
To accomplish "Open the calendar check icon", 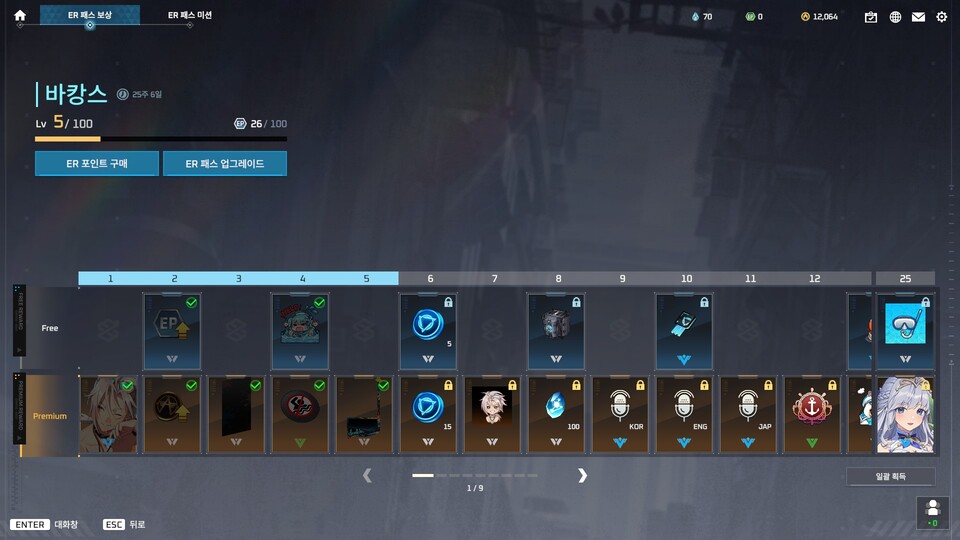I will click(x=871, y=17).
